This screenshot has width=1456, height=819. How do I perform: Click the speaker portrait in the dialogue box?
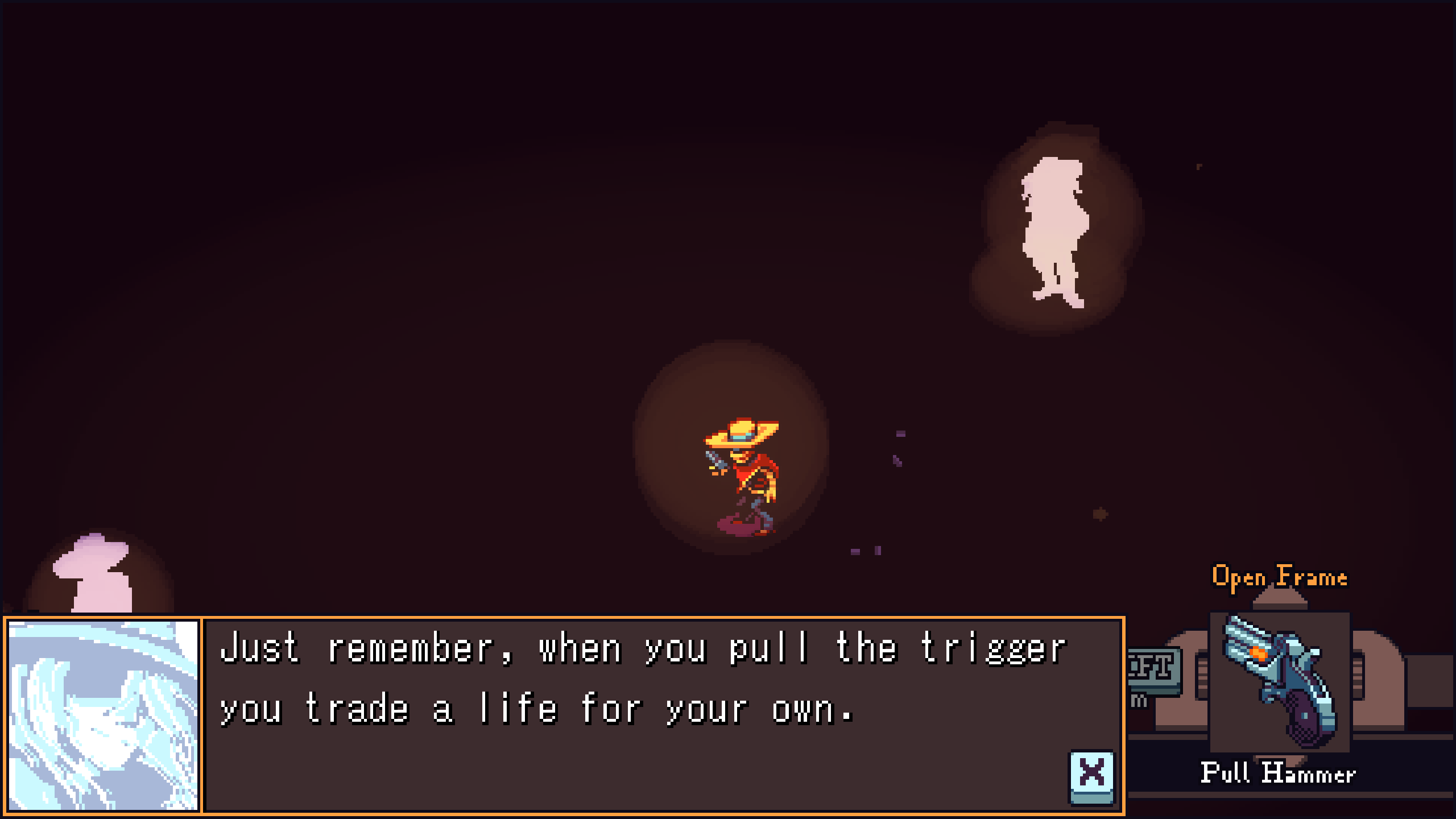pyautogui.click(x=104, y=715)
